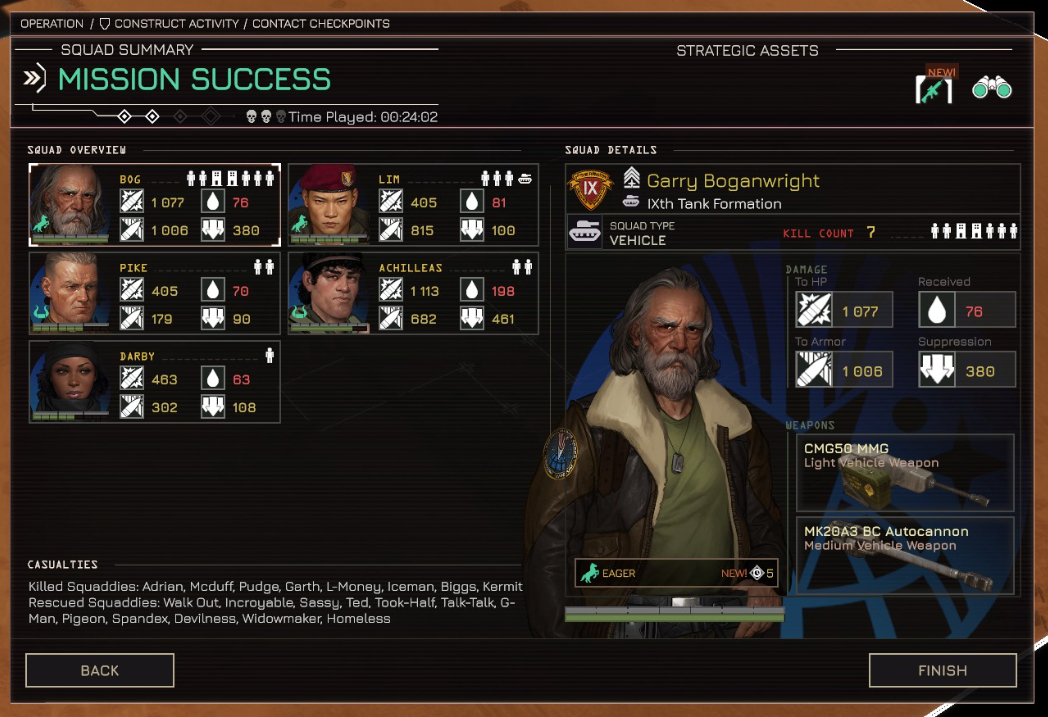This screenshot has height=717, width=1048.
Task: Show the EAGER trait details
Action: coord(675,573)
